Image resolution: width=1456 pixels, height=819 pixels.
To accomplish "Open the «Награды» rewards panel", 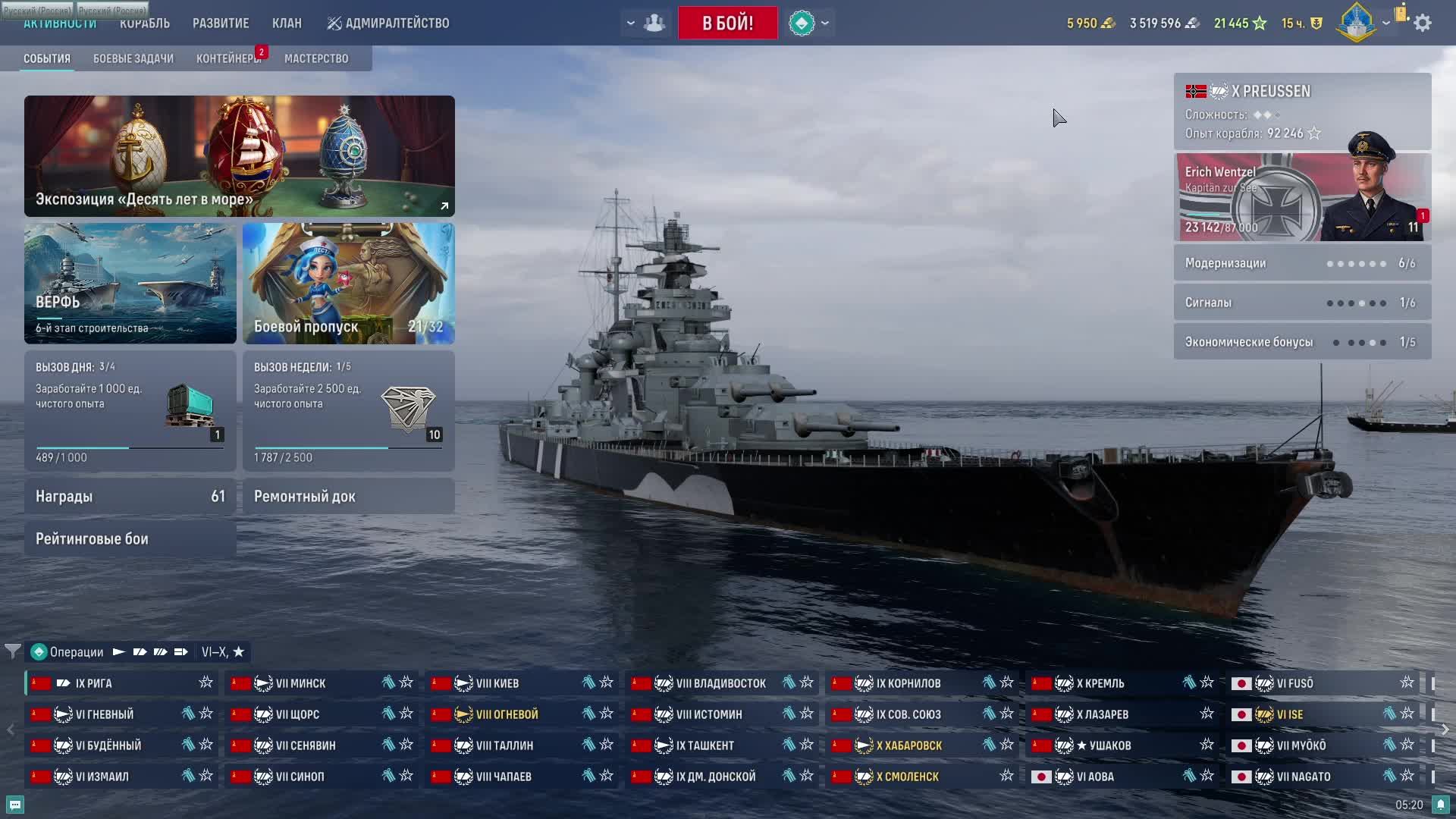I will 130,496.
